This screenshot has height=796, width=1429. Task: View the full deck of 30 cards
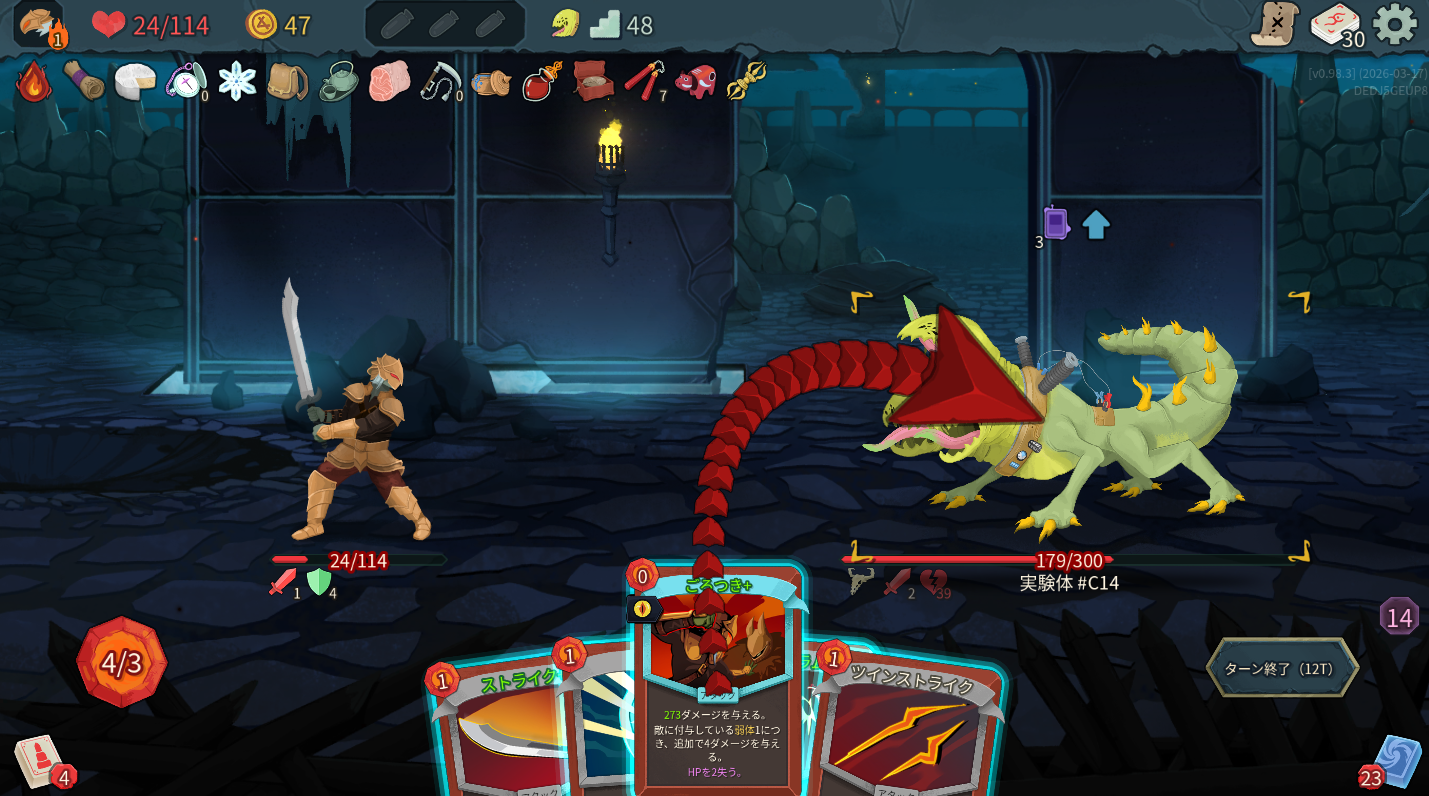click(1335, 25)
